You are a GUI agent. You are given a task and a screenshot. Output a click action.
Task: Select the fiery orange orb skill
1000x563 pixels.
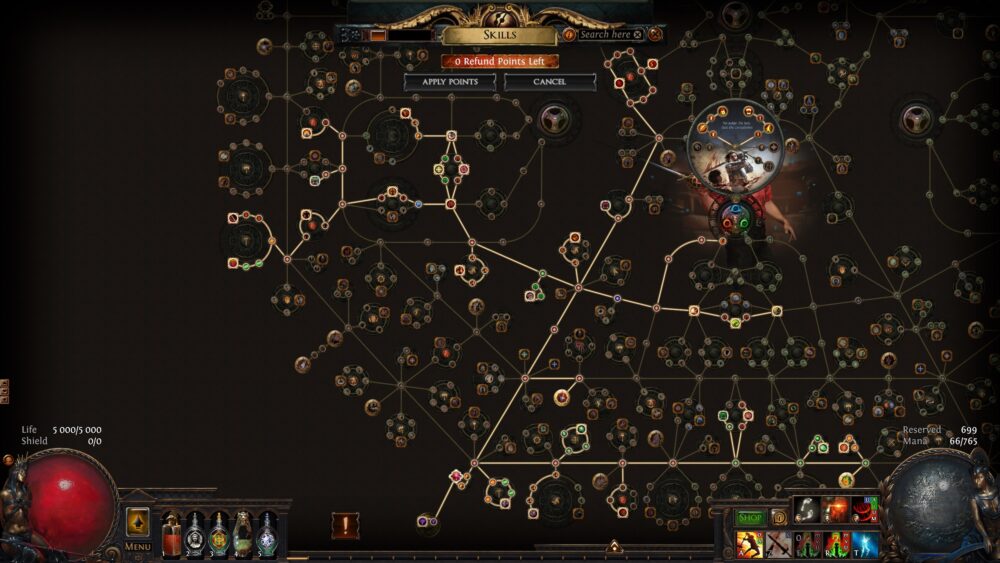(x=836, y=511)
